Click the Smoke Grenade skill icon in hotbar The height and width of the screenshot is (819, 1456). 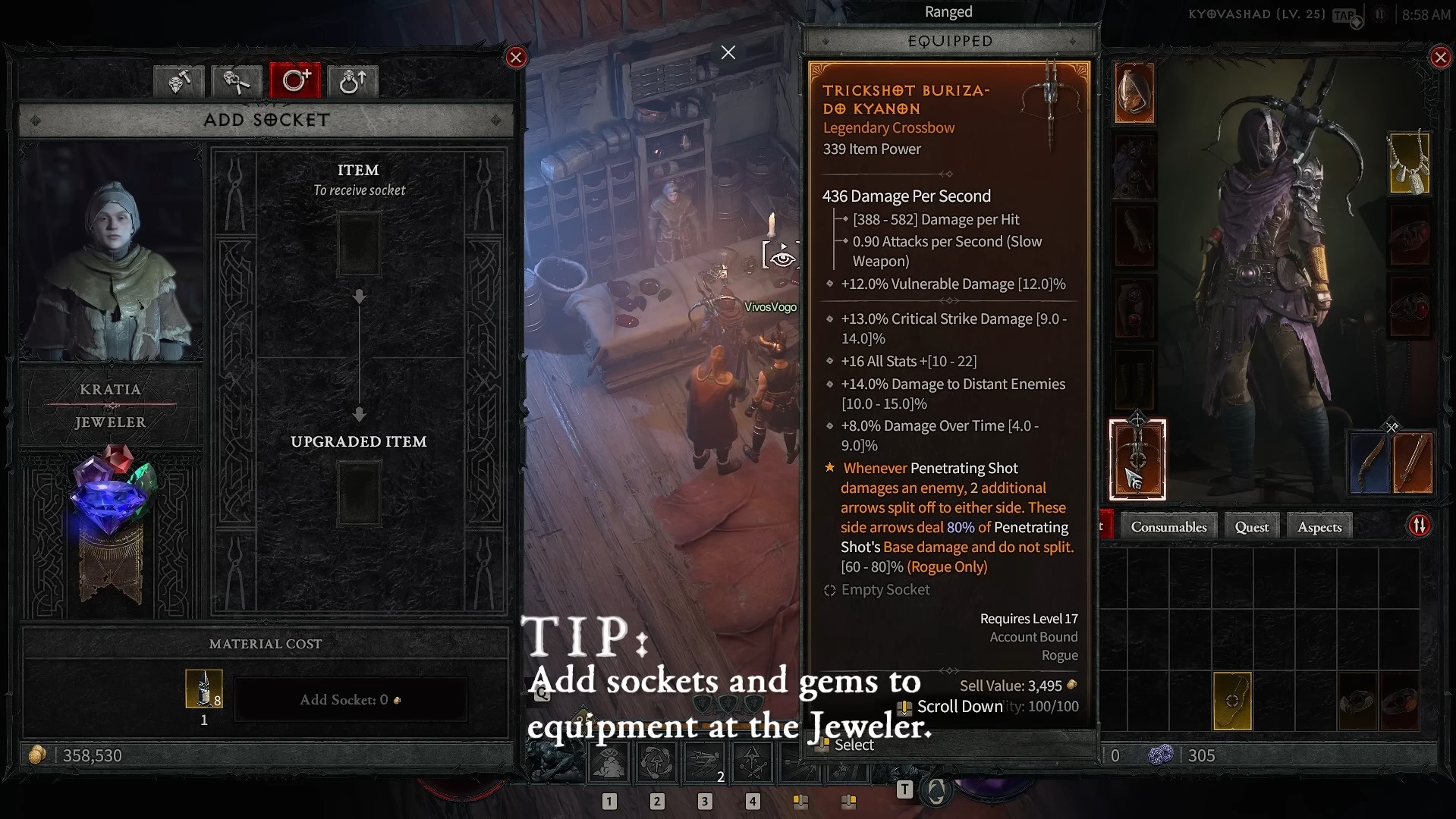609,762
